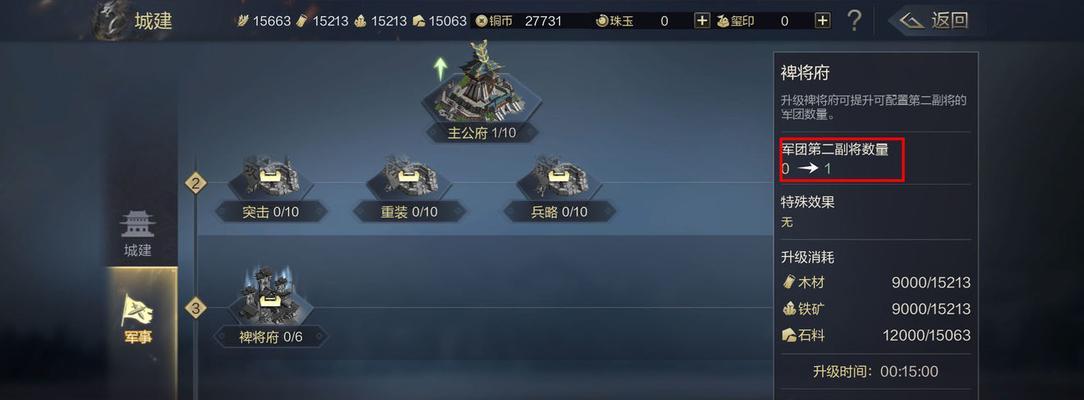
Task: Add more 玺印 with plus button
Action: [x=822, y=20]
